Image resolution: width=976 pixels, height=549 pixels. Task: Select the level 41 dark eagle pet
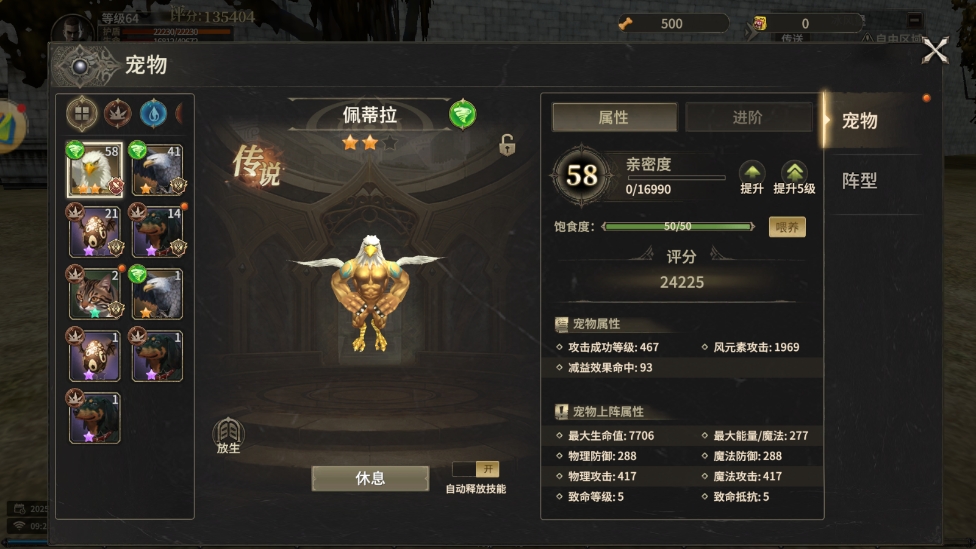(x=157, y=170)
